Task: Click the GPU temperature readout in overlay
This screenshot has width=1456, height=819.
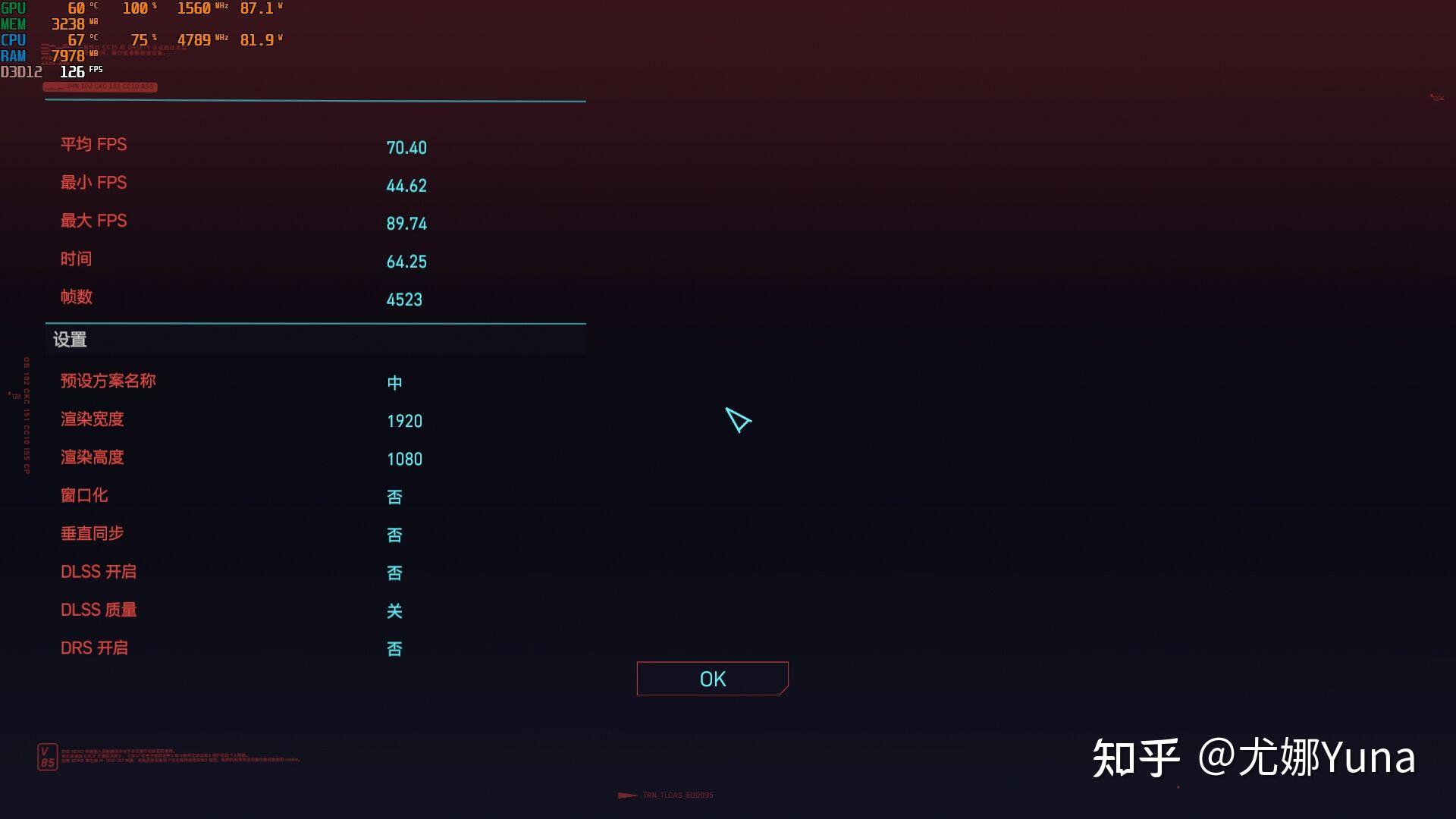Action: [x=77, y=9]
